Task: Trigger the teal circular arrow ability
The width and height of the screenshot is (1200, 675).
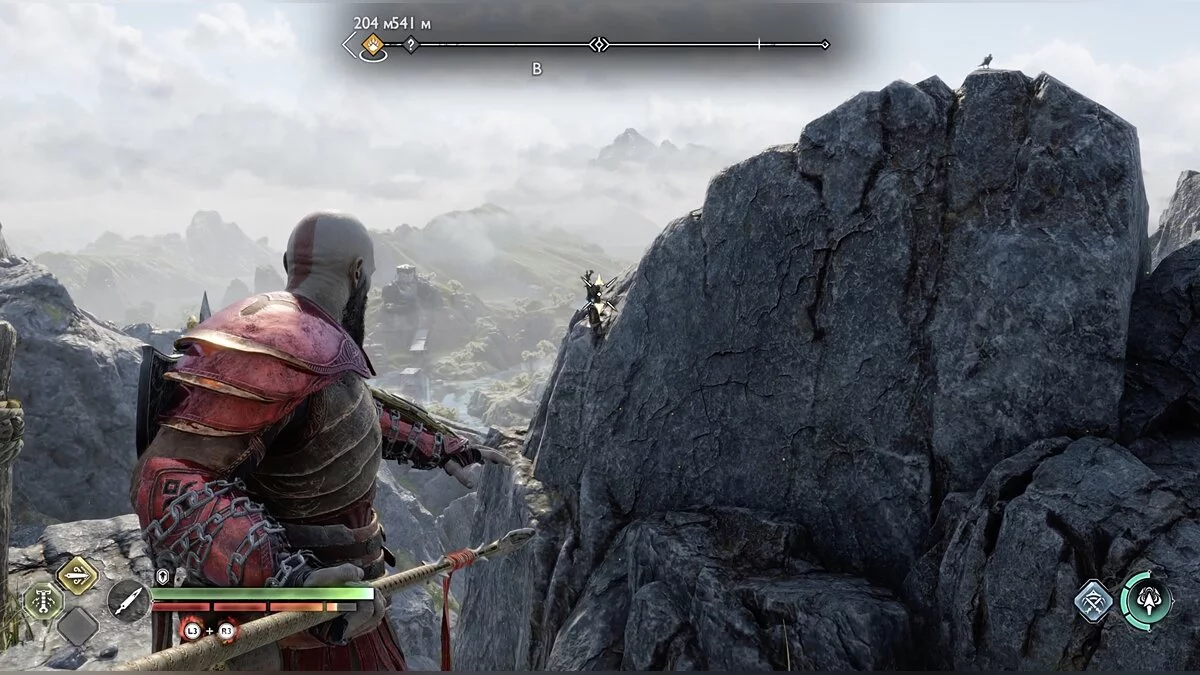Action: point(1145,600)
